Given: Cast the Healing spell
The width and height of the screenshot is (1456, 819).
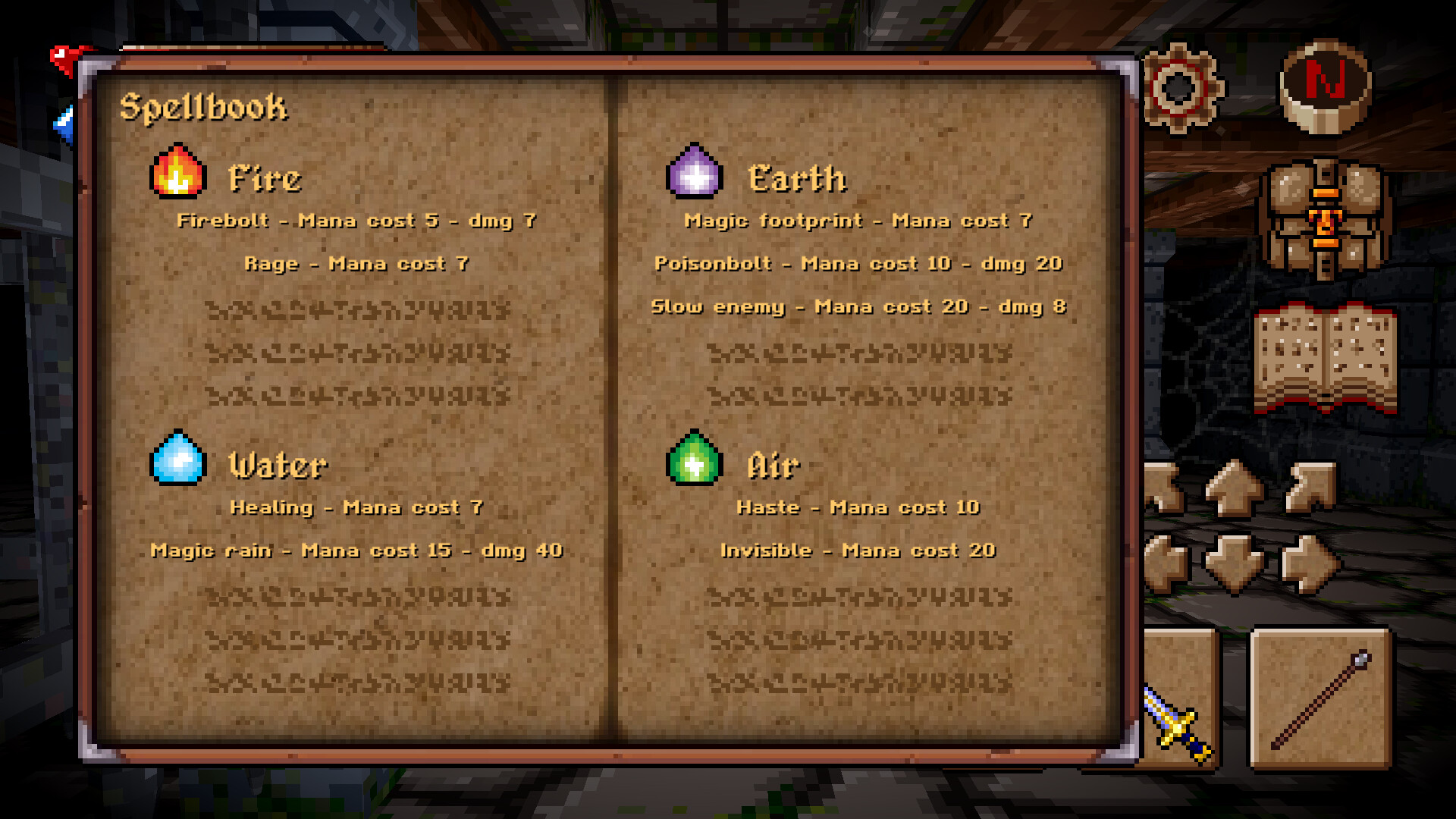Looking at the screenshot, I should [x=356, y=507].
